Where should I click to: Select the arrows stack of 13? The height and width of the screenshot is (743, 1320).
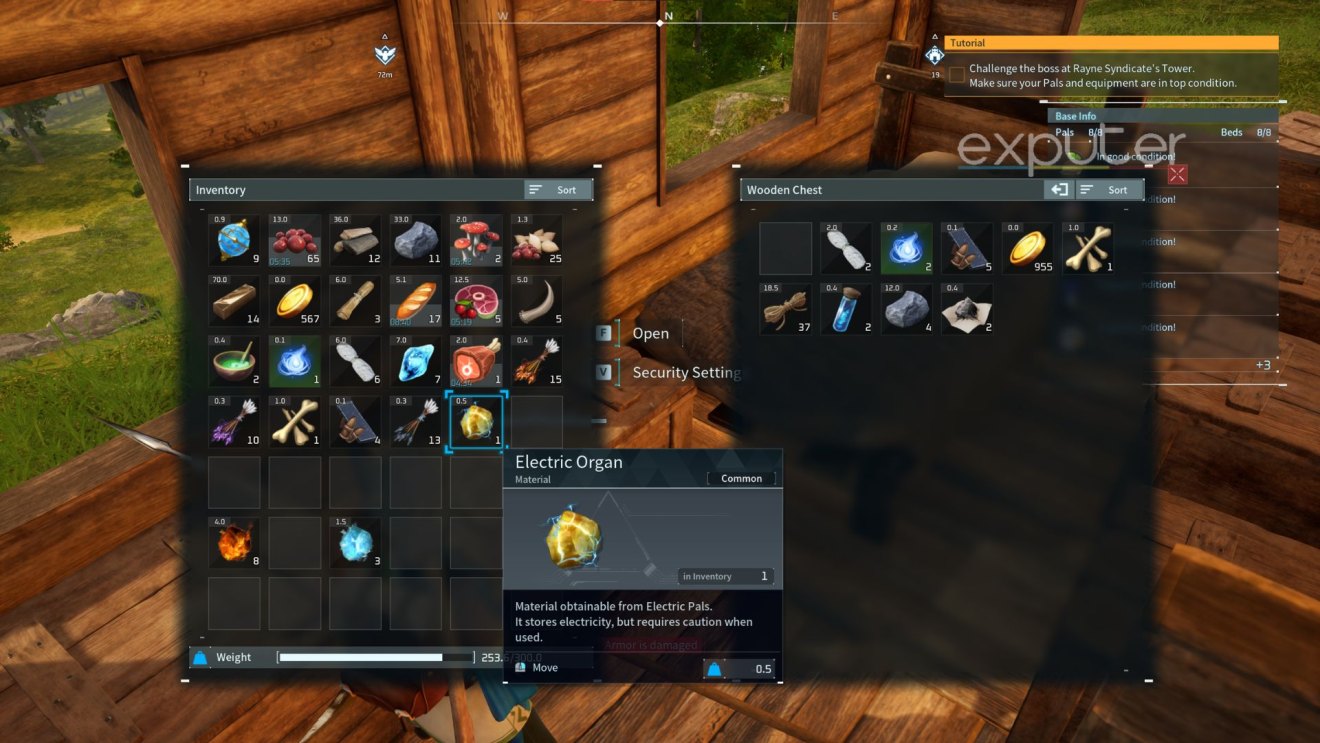coord(415,420)
